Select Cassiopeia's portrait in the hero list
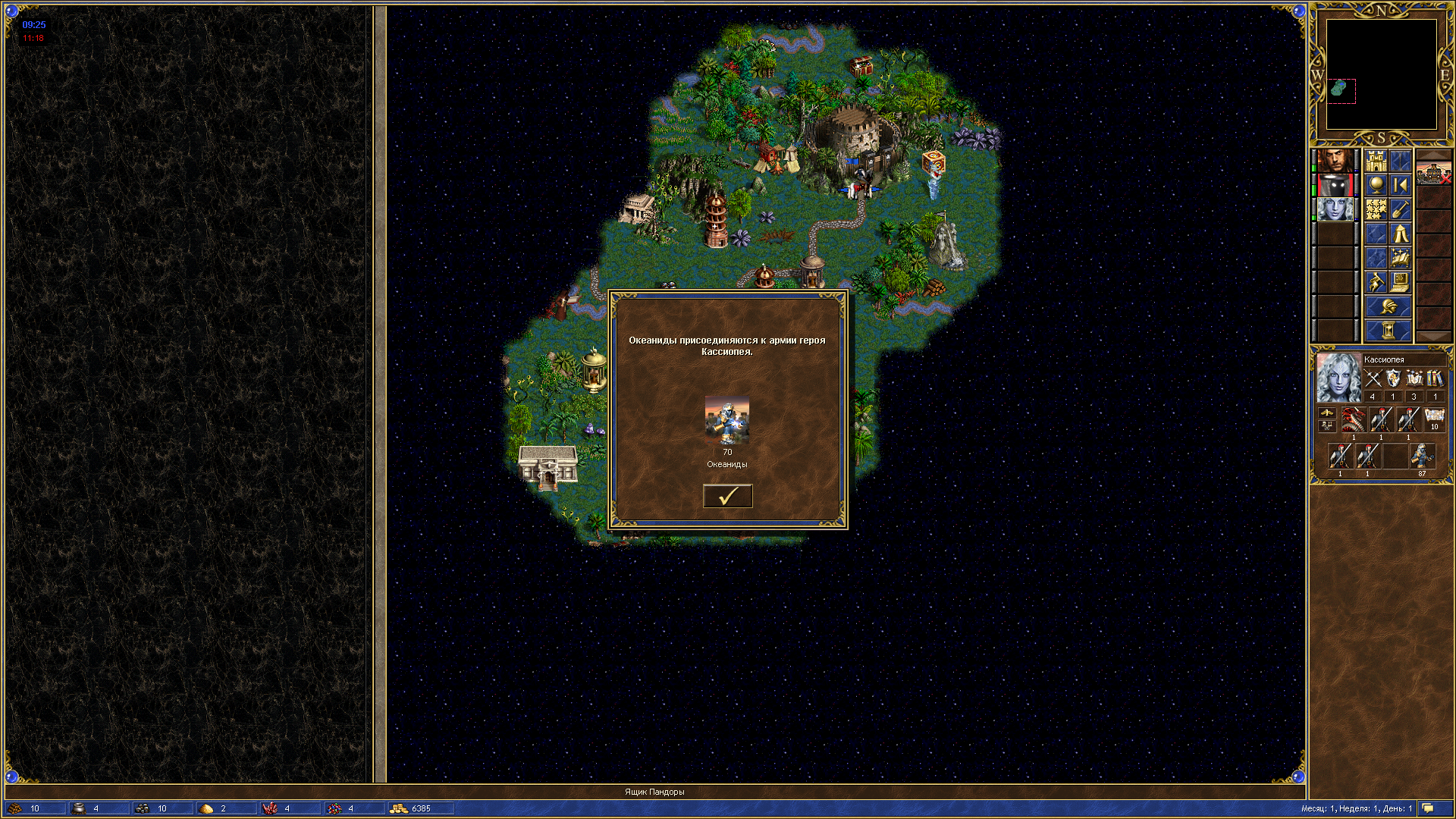 [x=1335, y=209]
